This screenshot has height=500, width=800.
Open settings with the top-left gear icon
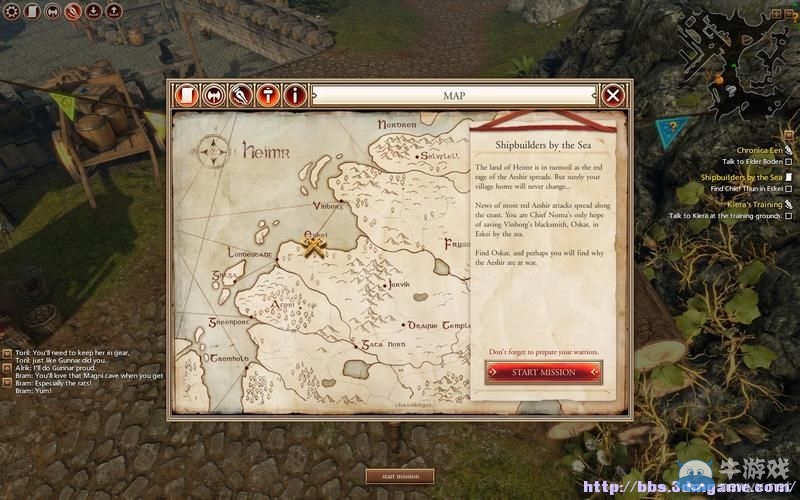click(x=12, y=12)
